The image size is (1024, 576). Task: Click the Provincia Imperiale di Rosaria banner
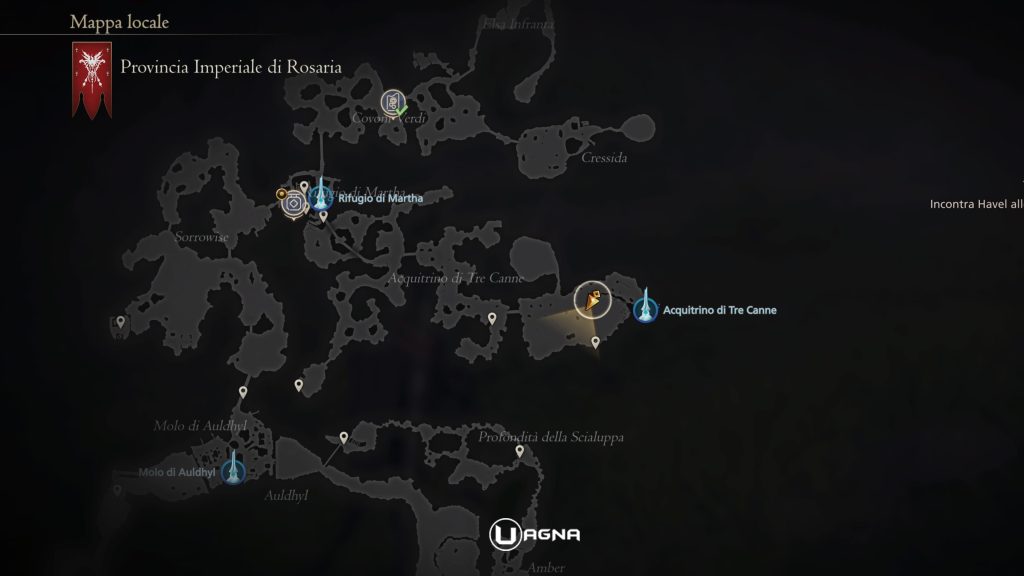pyautogui.click(x=90, y=80)
